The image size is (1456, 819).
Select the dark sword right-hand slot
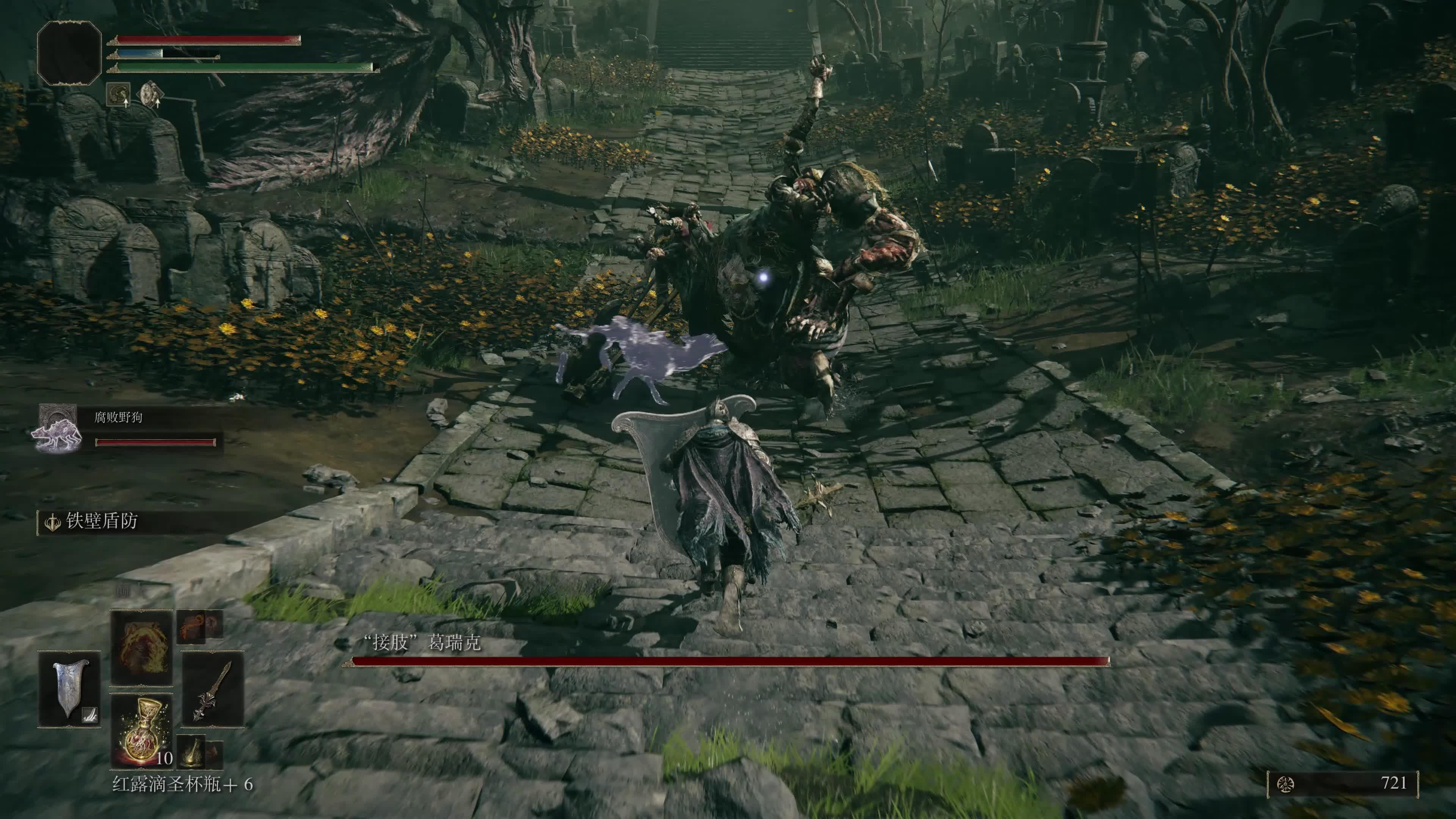[x=212, y=689]
